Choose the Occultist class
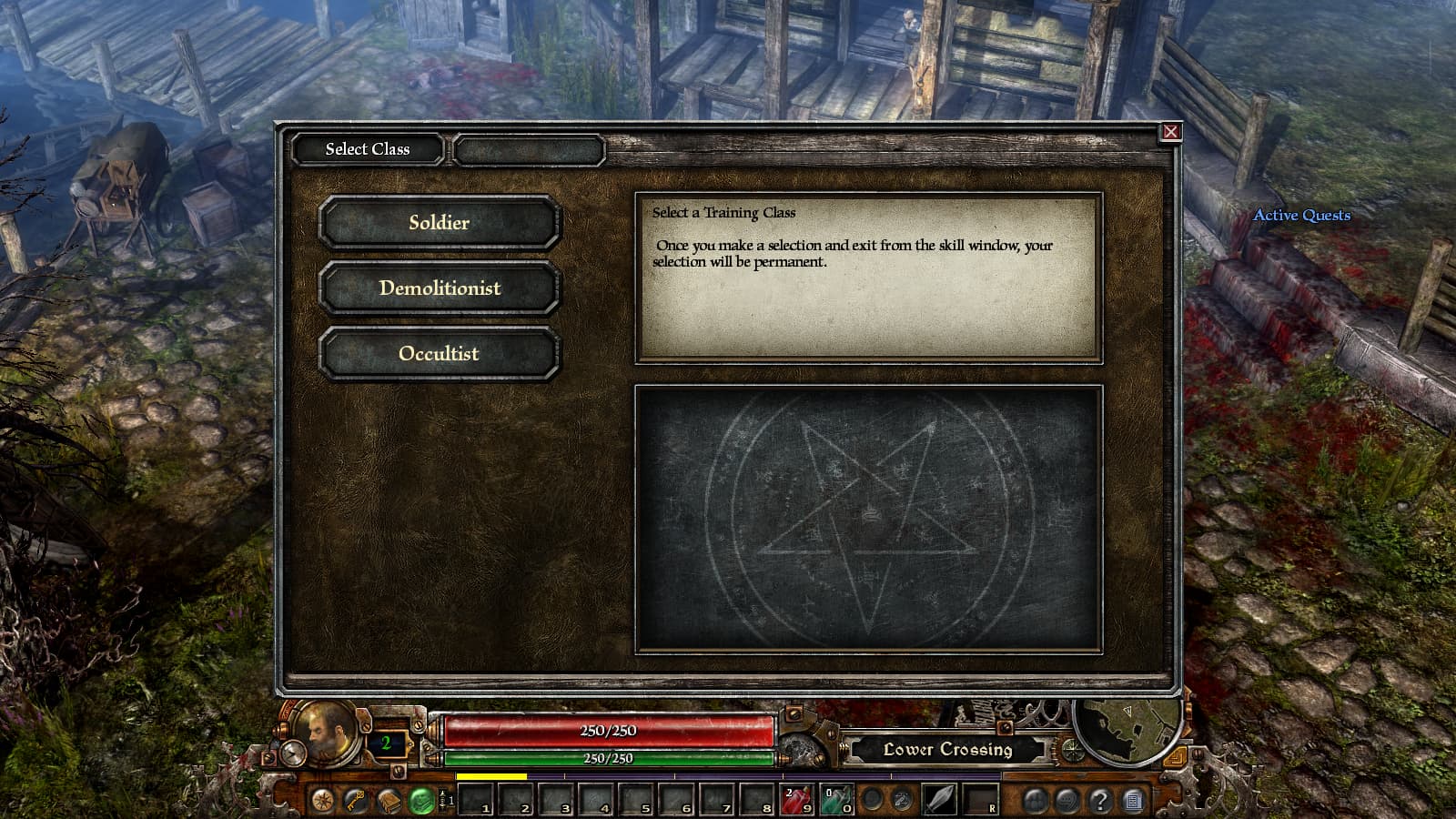 tap(439, 354)
